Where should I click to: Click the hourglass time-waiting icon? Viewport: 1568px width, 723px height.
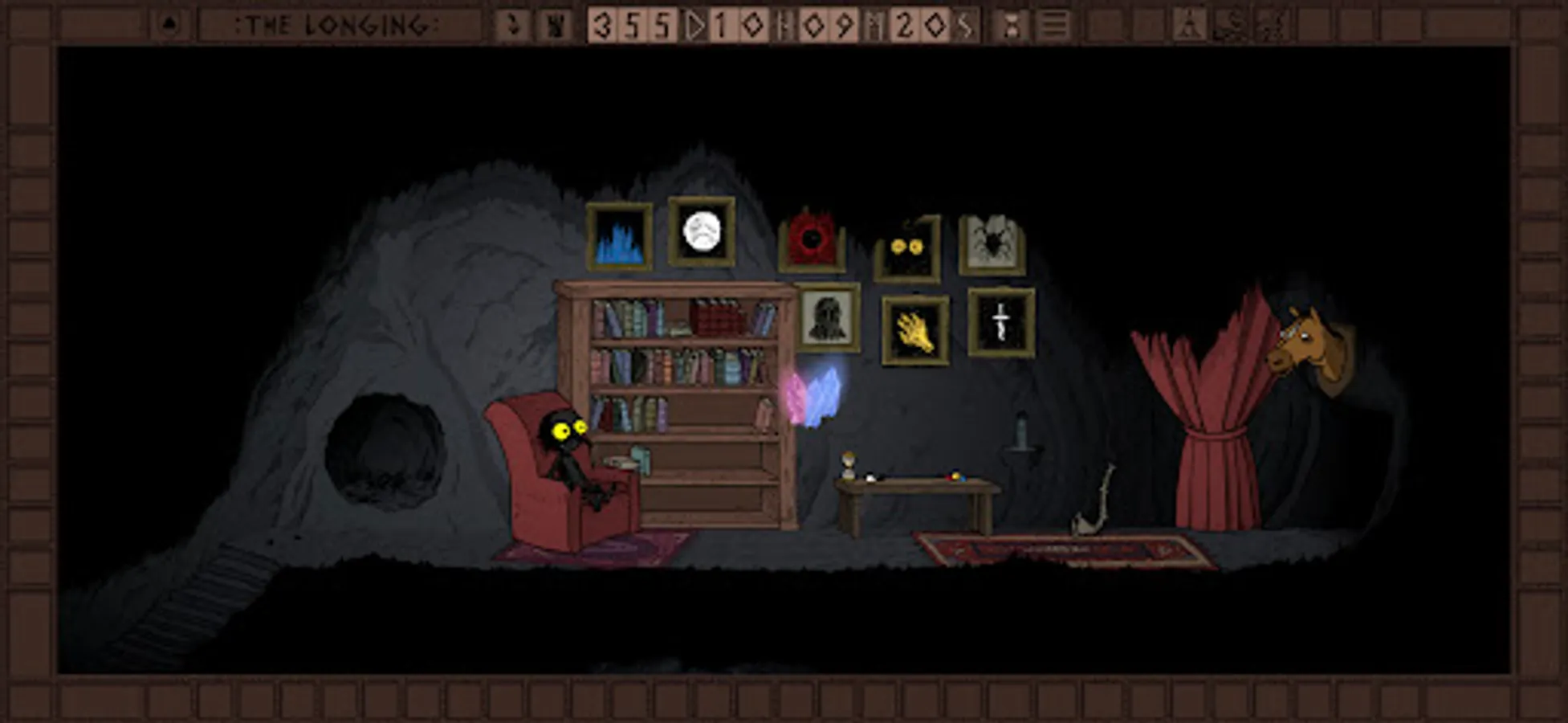1011,24
